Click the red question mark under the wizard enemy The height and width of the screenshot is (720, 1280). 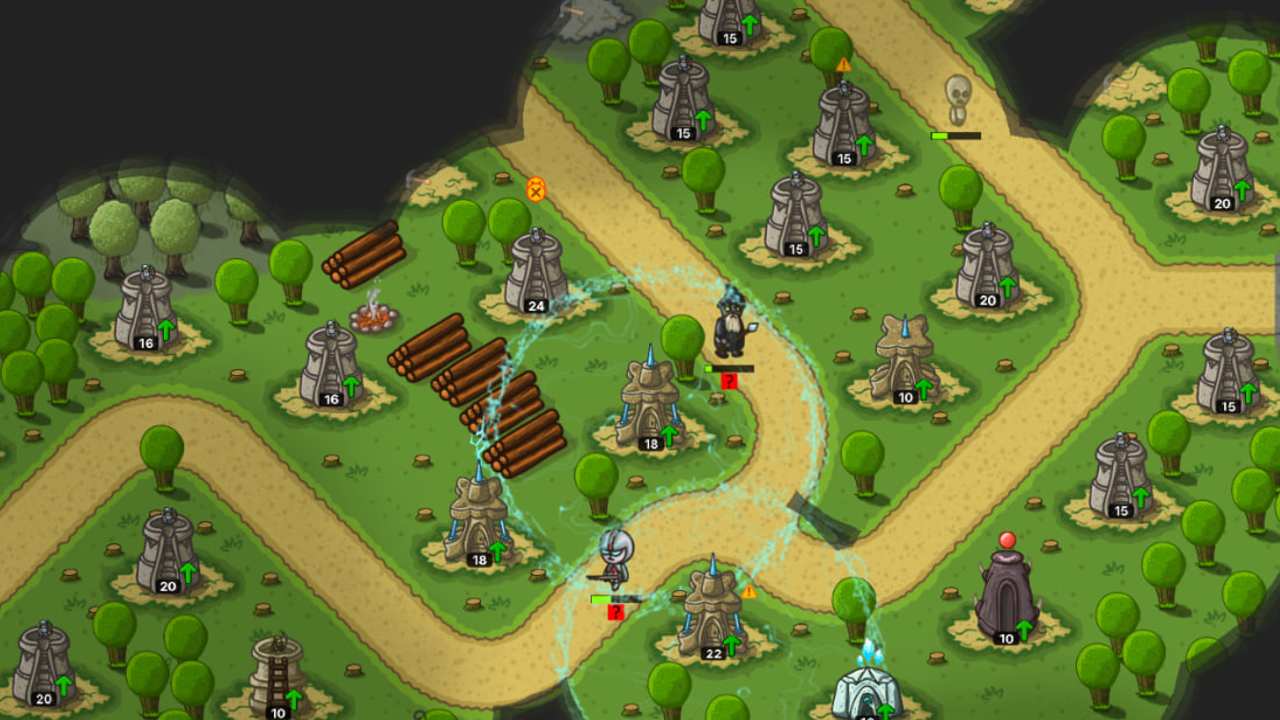[729, 380]
